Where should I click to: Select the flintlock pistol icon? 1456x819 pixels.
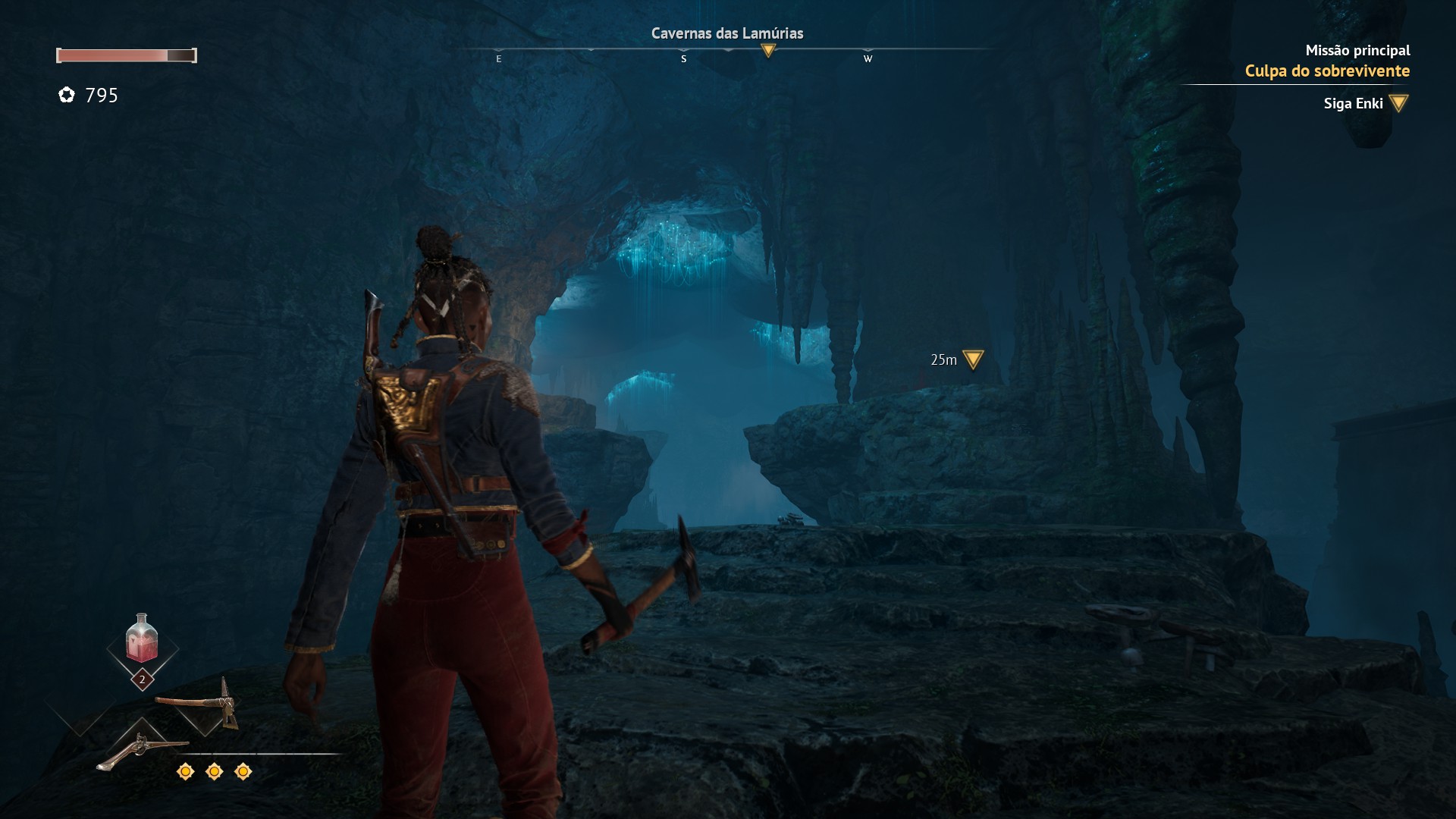pyautogui.click(x=140, y=749)
